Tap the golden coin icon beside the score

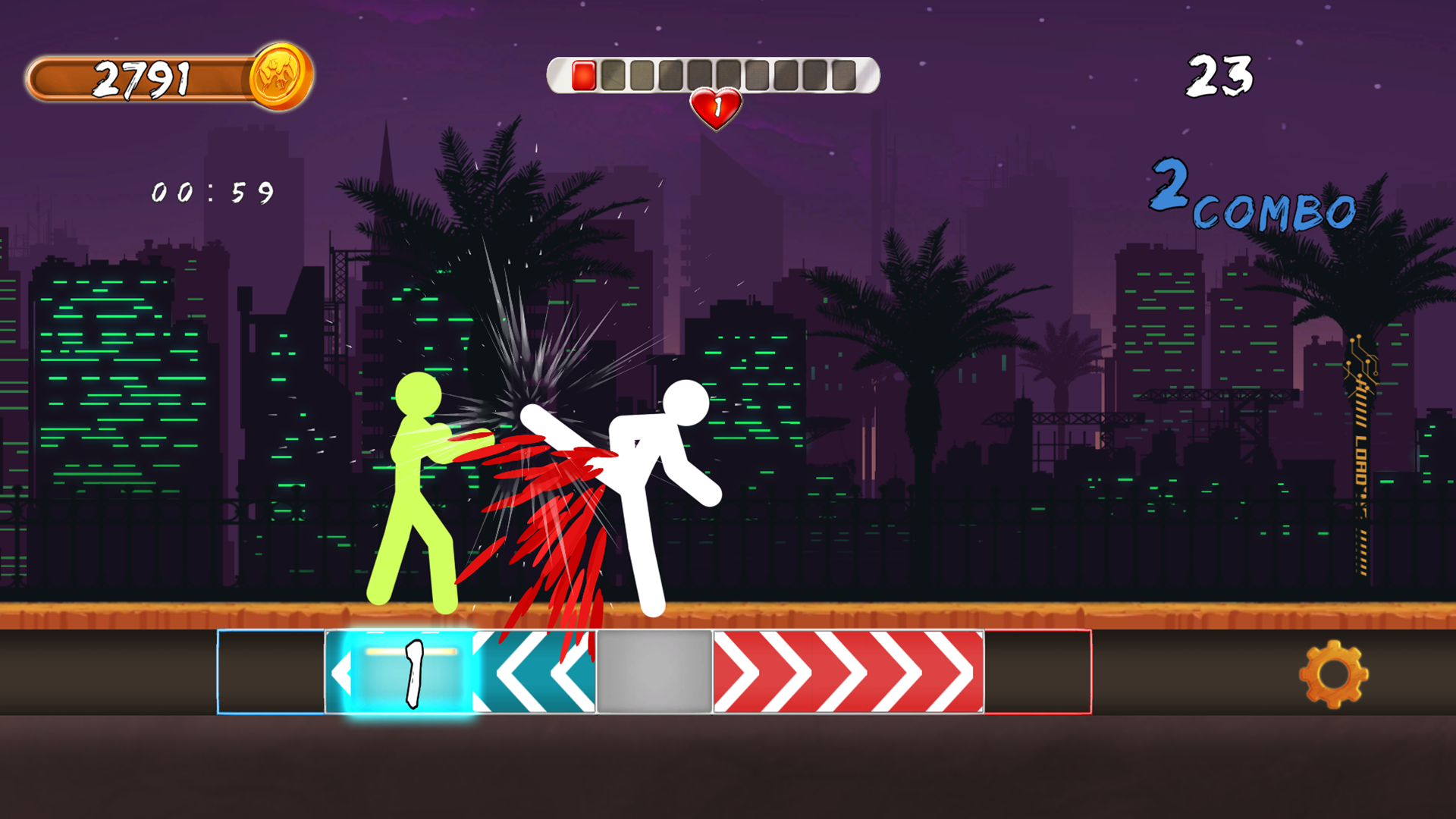pos(280,76)
